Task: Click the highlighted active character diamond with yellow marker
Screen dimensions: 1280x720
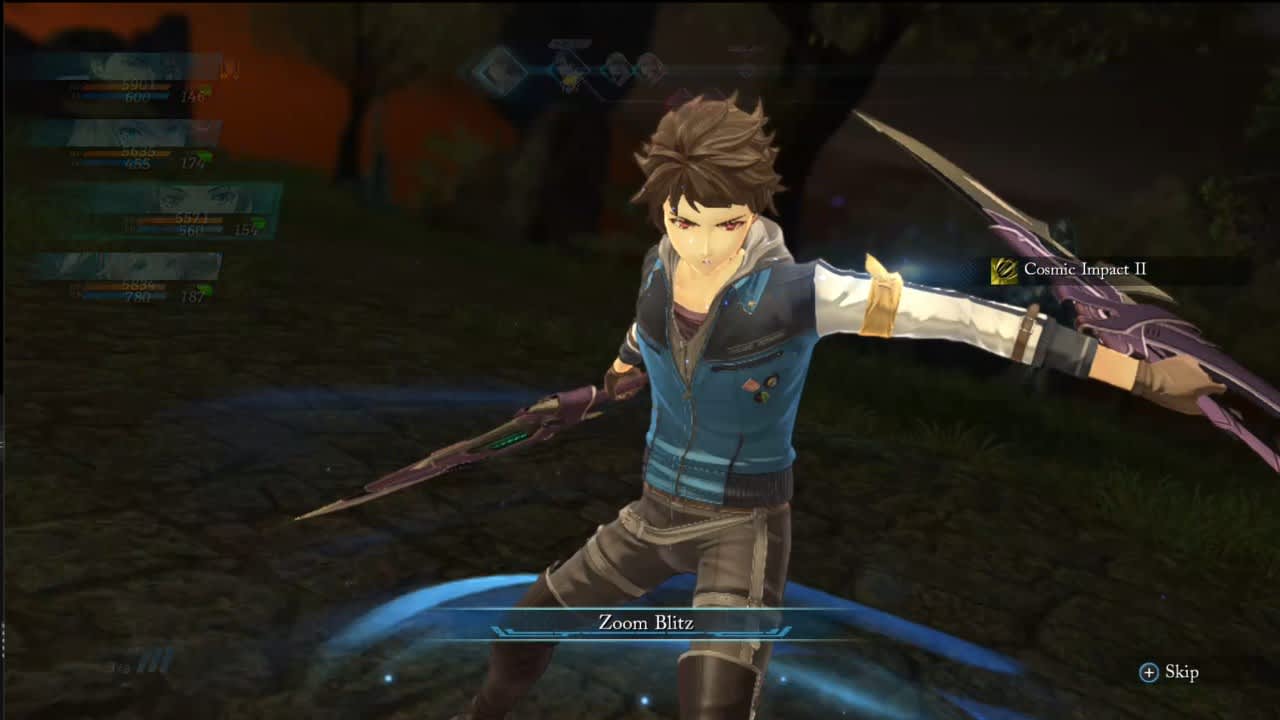Action: click(x=568, y=72)
